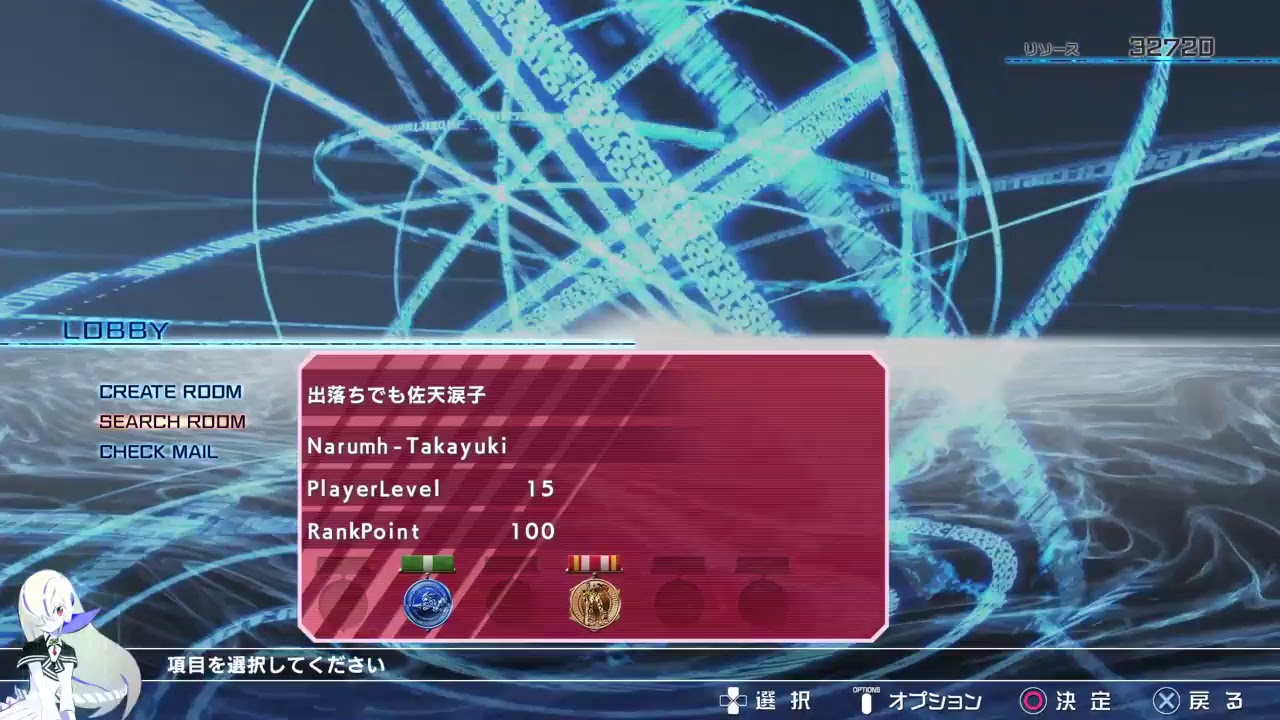Open the CREATE ROOM menu entry
Screen dimensions: 1280x720
170,392
